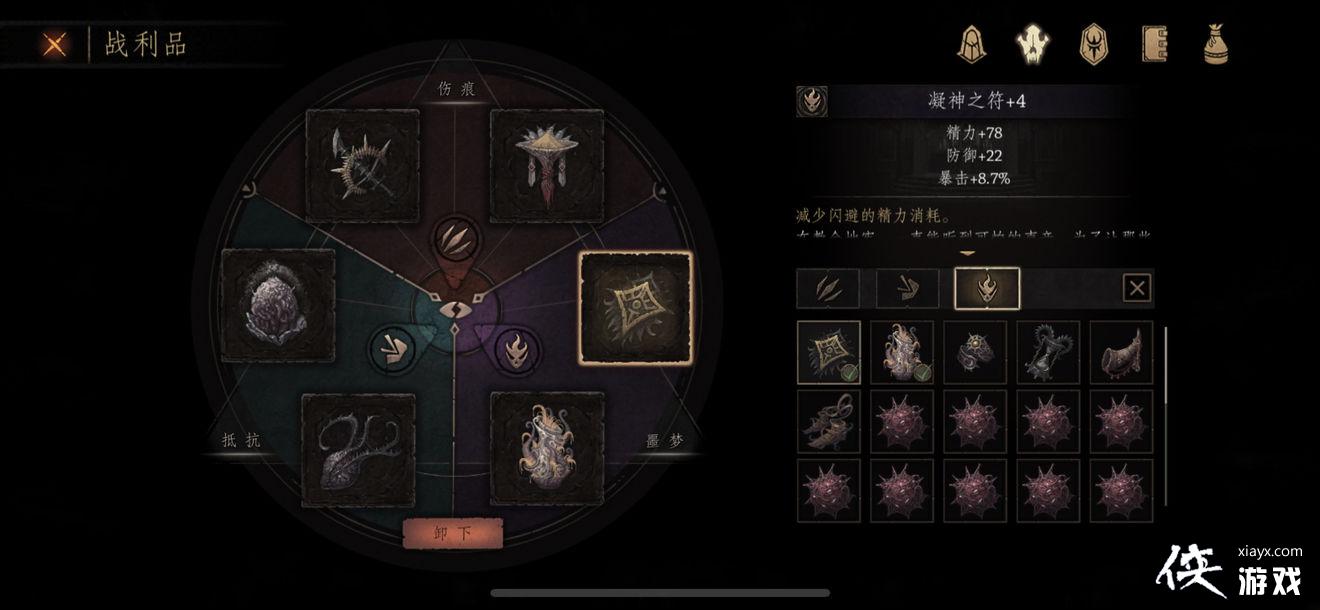Open the pouch bag tab
This screenshot has width=1320, height=610.
[x=1215, y=43]
